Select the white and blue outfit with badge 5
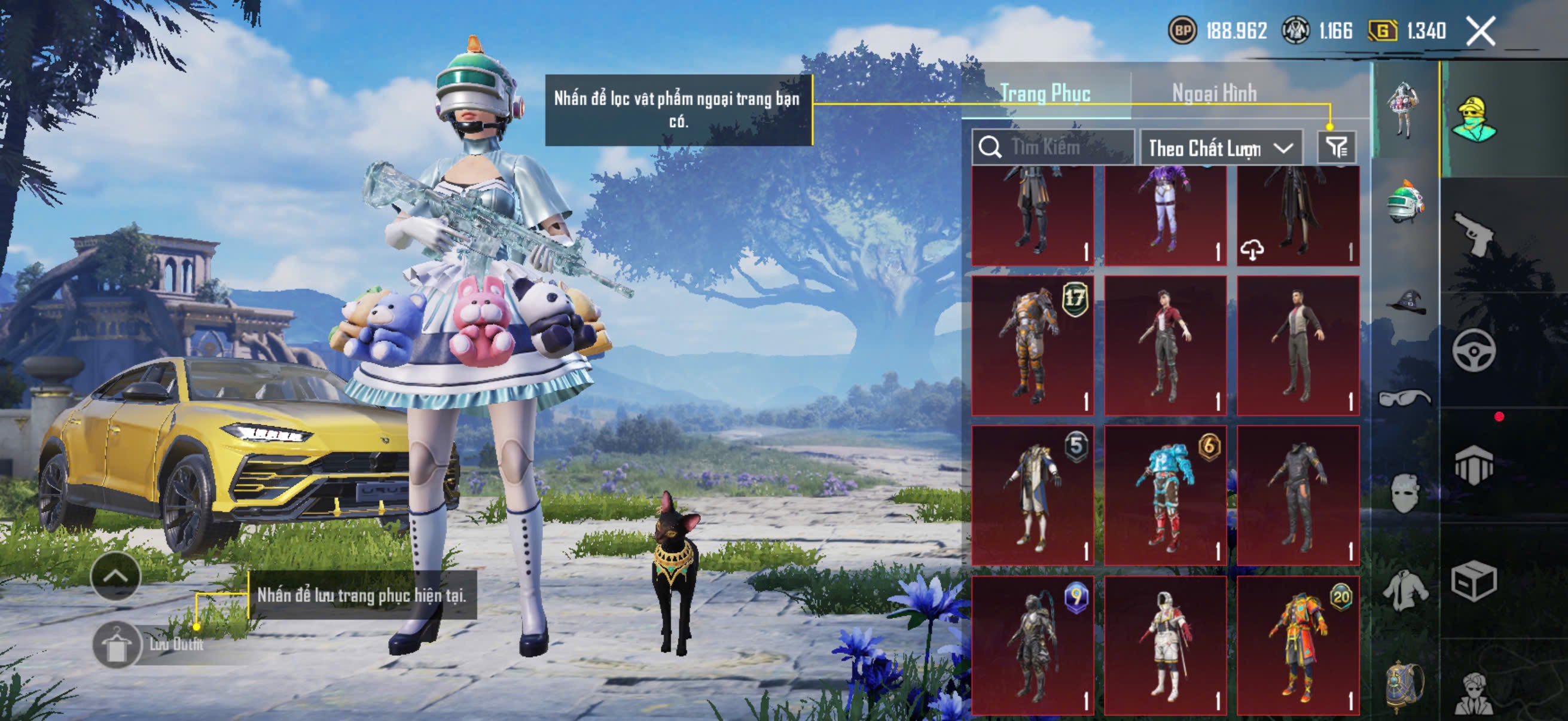 click(1032, 495)
